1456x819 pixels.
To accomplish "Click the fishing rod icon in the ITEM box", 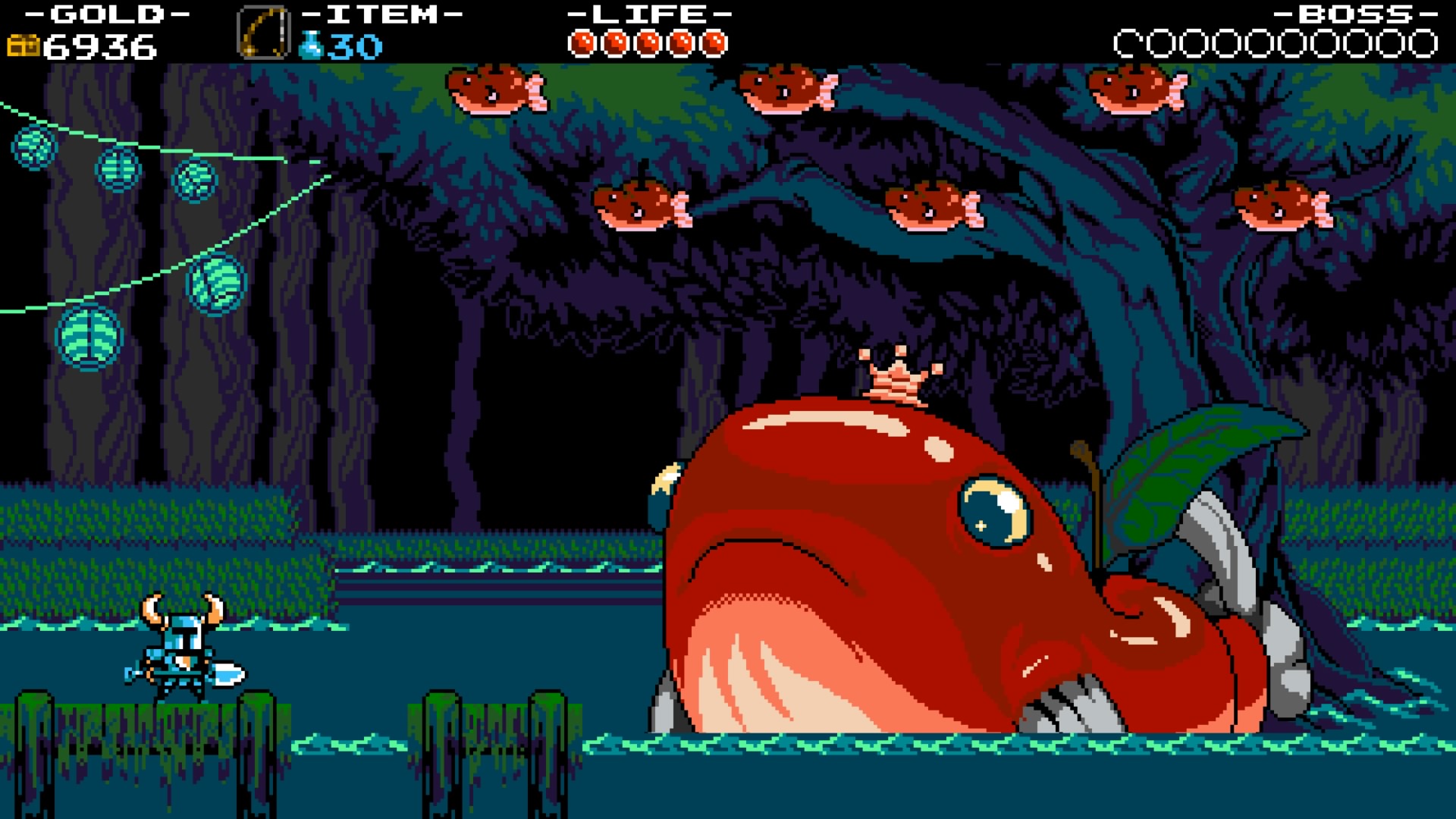I will tap(264, 31).
